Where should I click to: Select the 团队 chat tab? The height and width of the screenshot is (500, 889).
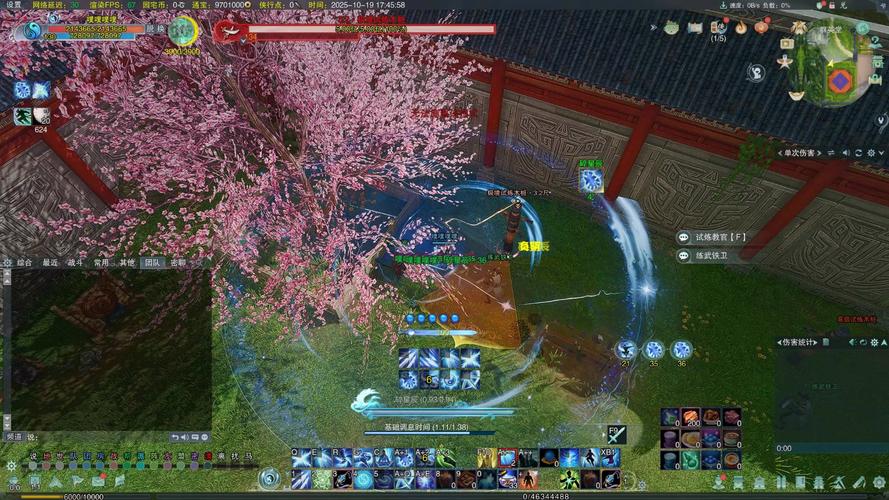(152, 263)
